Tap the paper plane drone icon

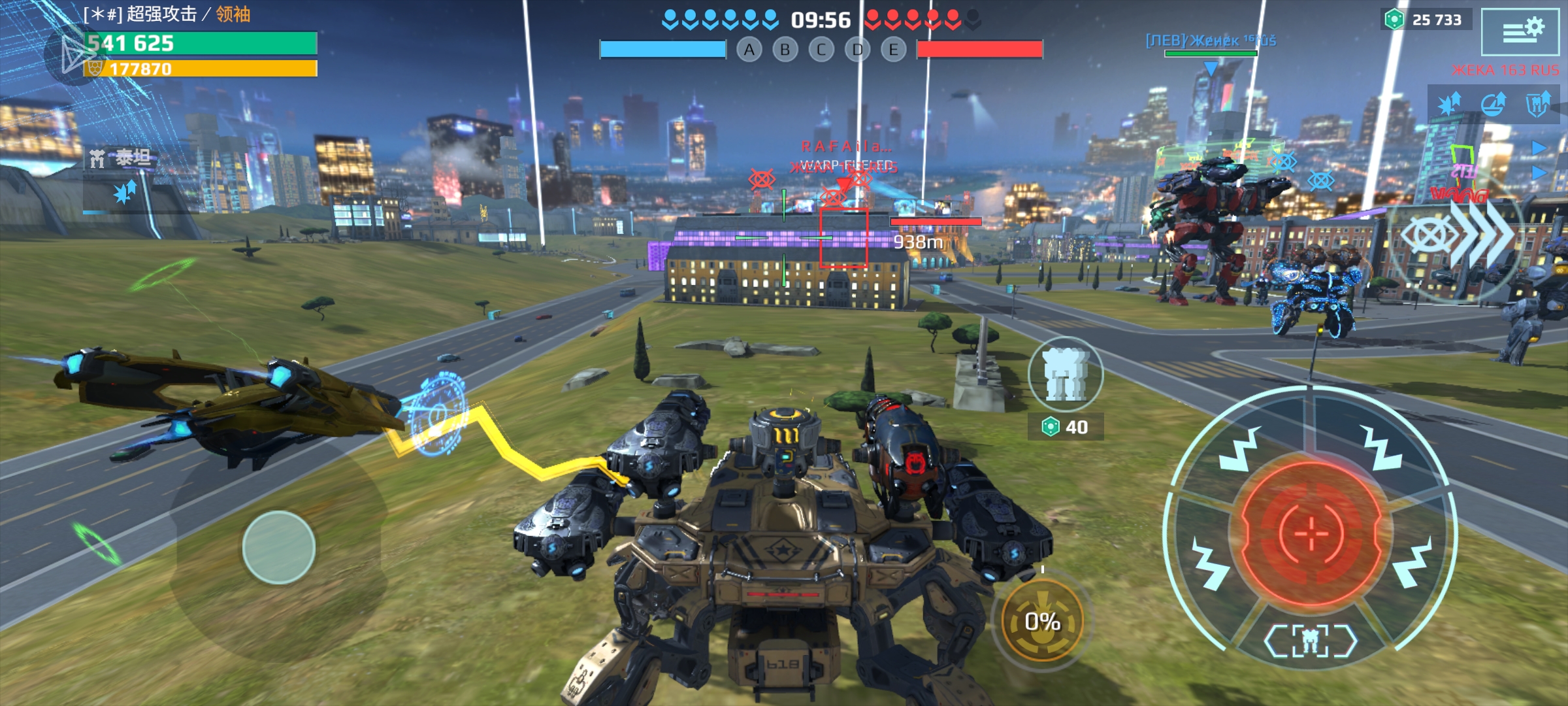74,54
